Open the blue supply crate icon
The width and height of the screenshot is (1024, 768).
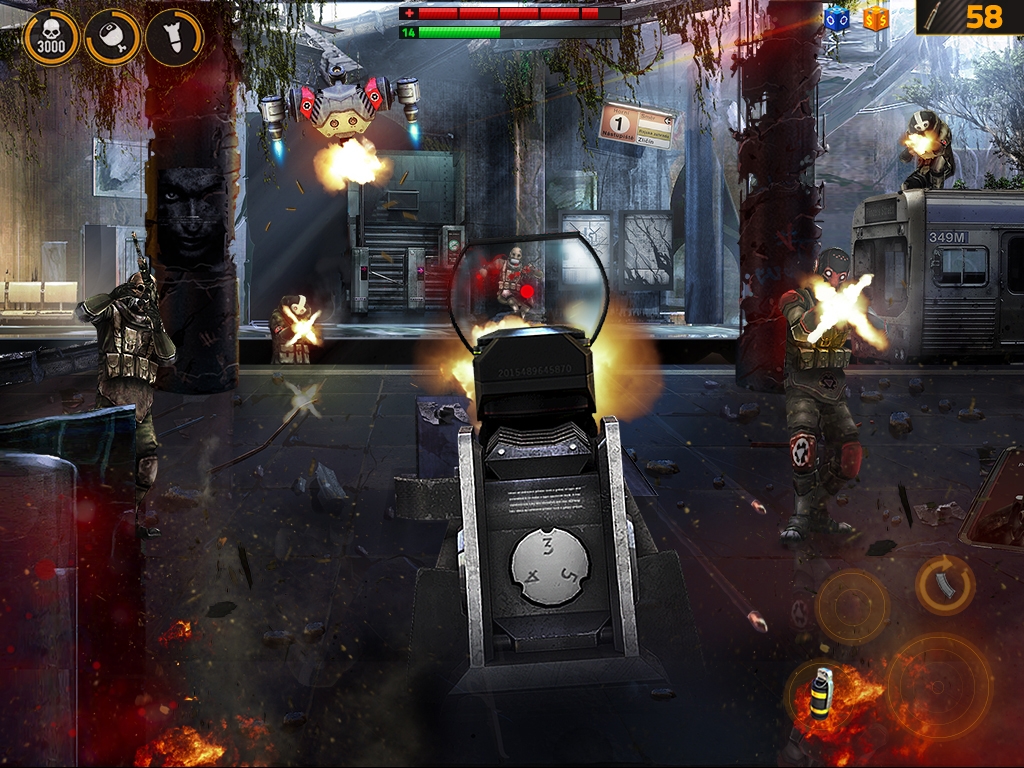coord(836,17)
